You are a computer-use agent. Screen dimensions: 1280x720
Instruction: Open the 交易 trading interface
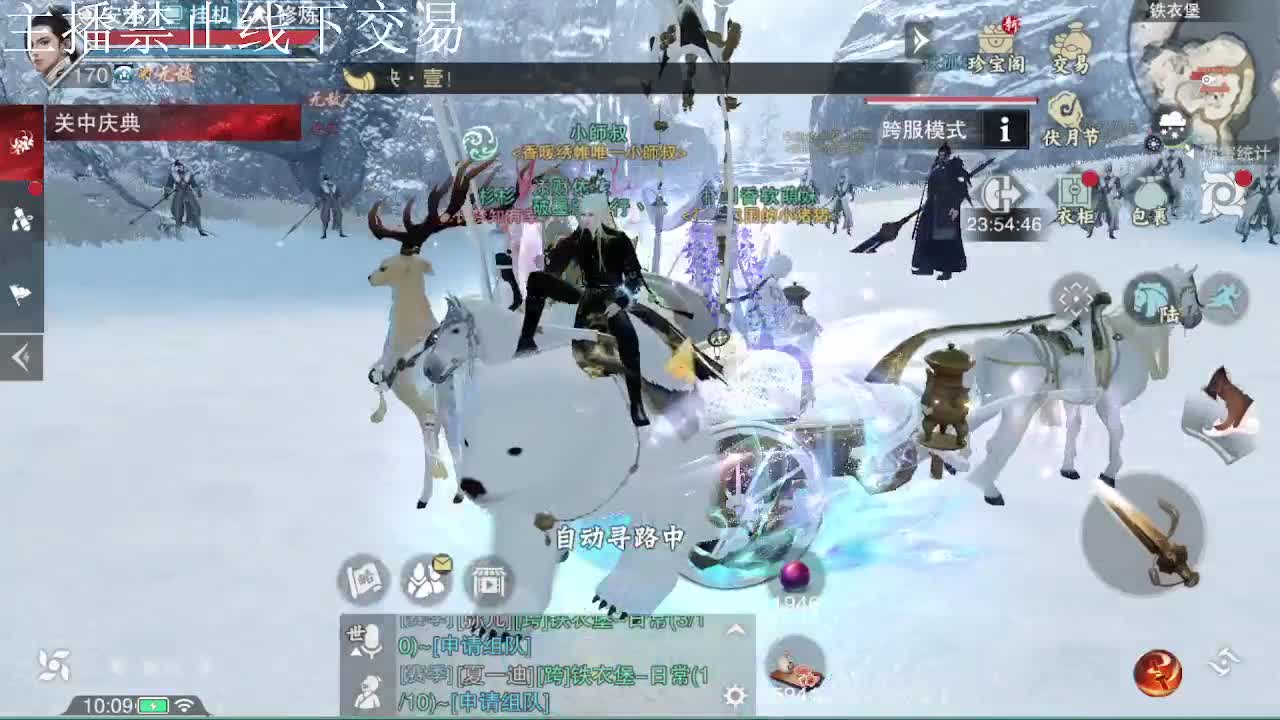pyautogui.click(x=1073, y=47)
